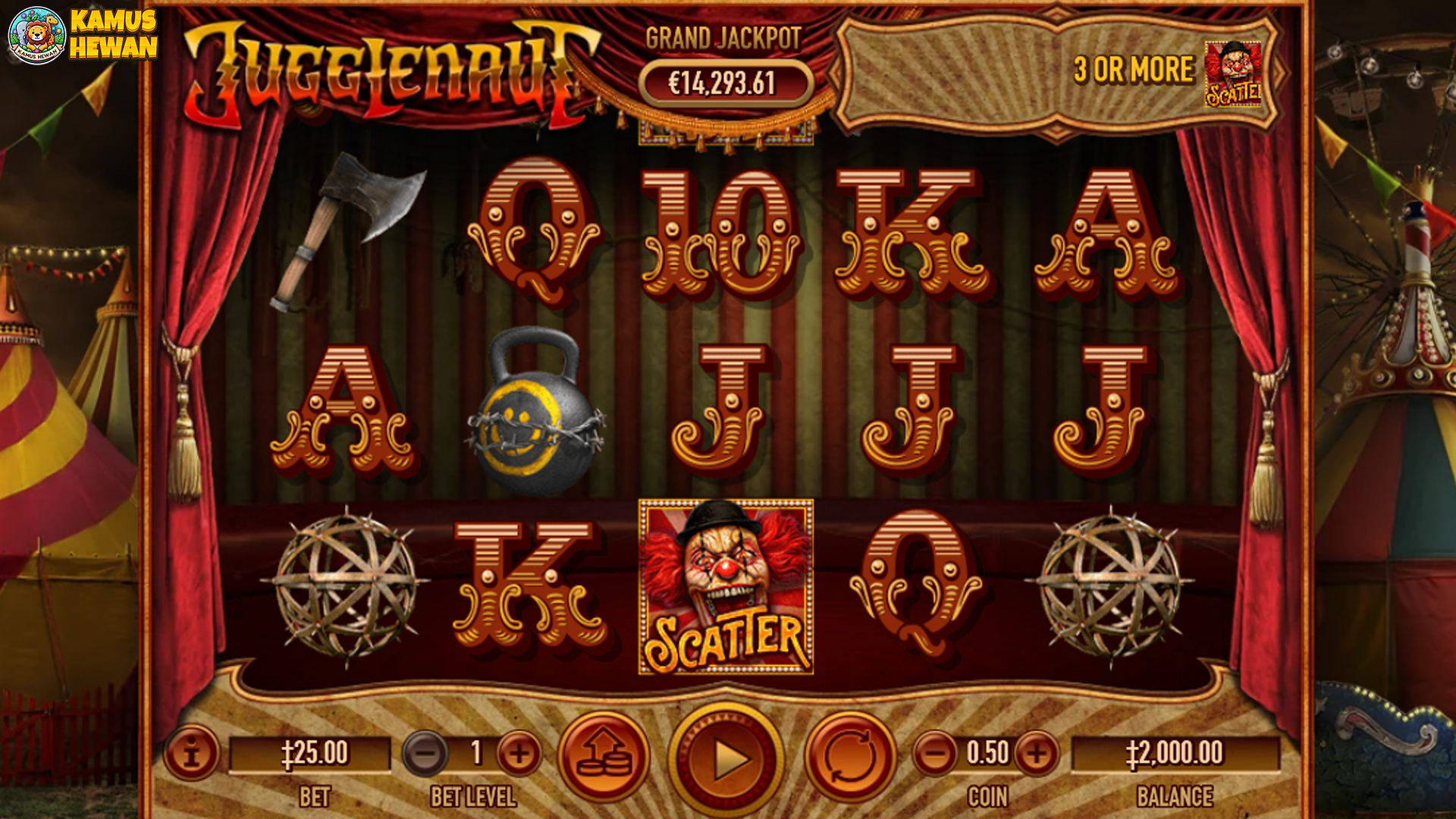The width and height of the screenshot is (1456, 819).
Task: Increase the bet level
Action: click(x=519, y=753)
